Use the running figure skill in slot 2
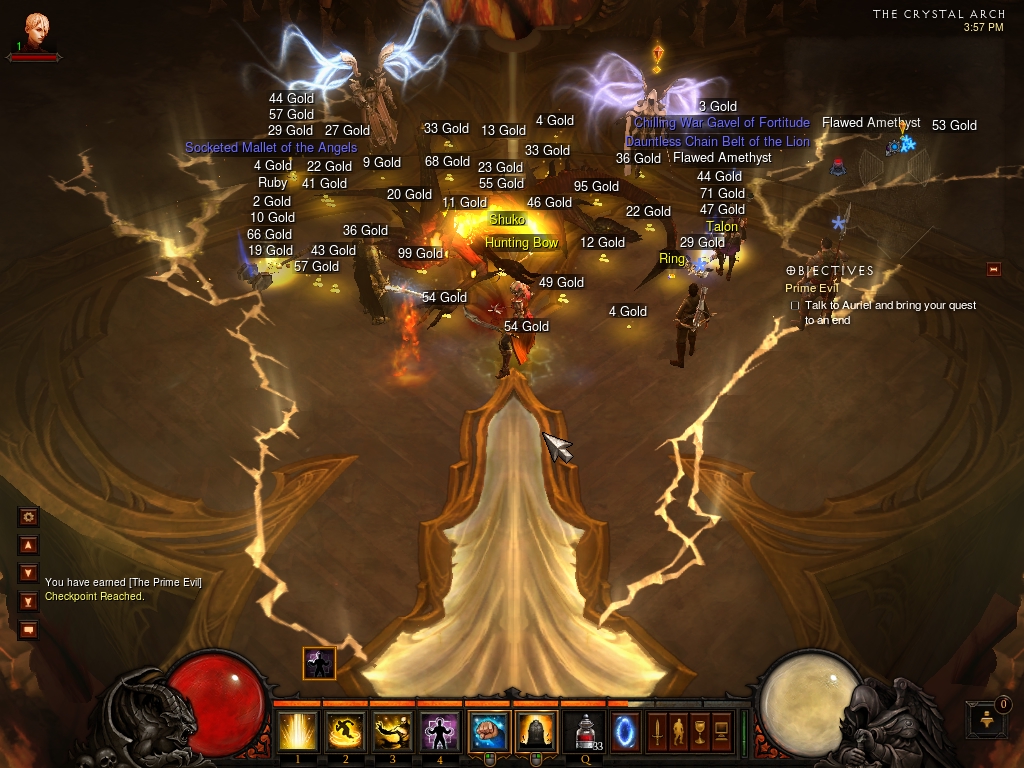 coord(345,731)
